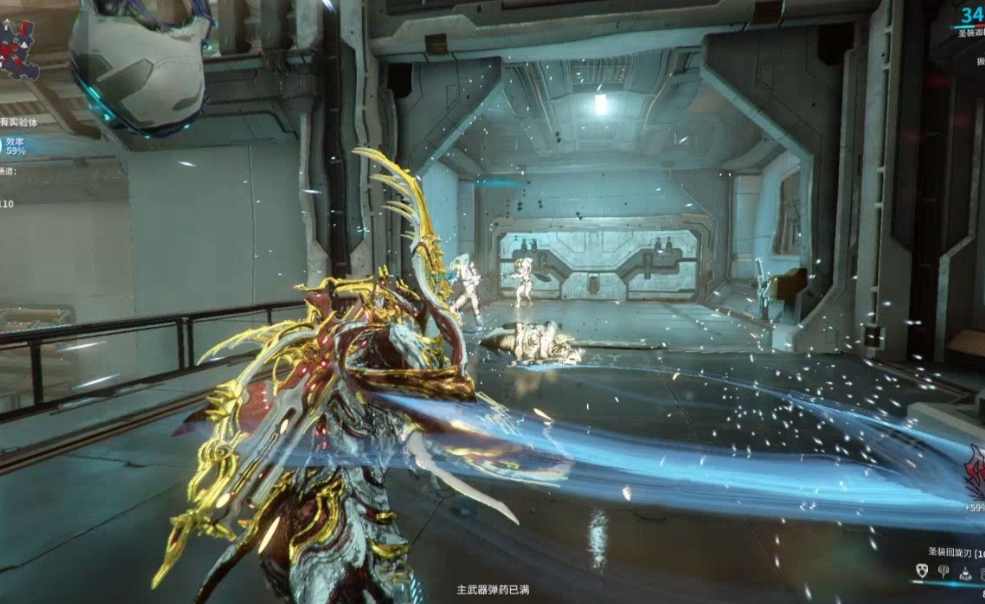985x604 pixels.
Task: Select the red +59% buff icon
Action: tap(976, 472)
